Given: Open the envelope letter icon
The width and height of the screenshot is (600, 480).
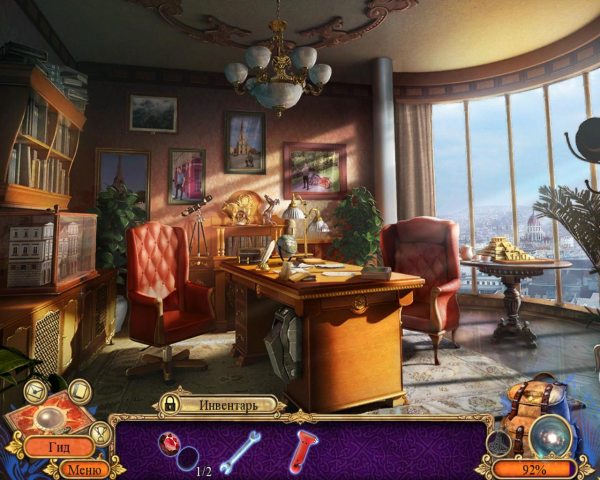Looking at the screenshot, I should pos(35,391).
